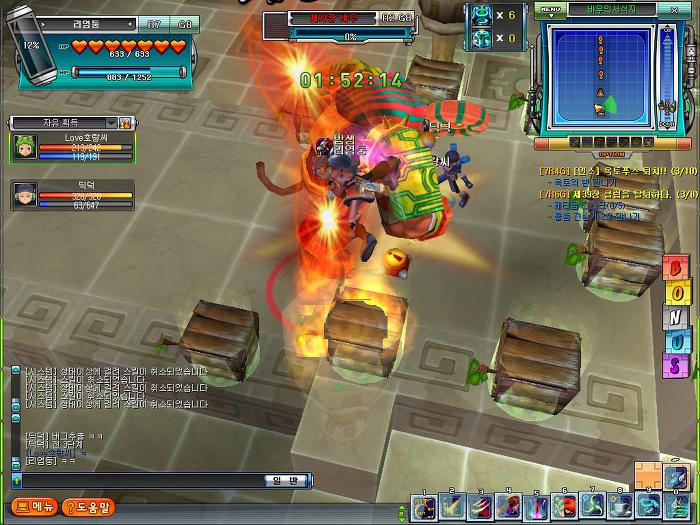Image resolution: width=700 pixels, height=525 pixels.
Task: Open the 도움말 help button
Action: 88,507
